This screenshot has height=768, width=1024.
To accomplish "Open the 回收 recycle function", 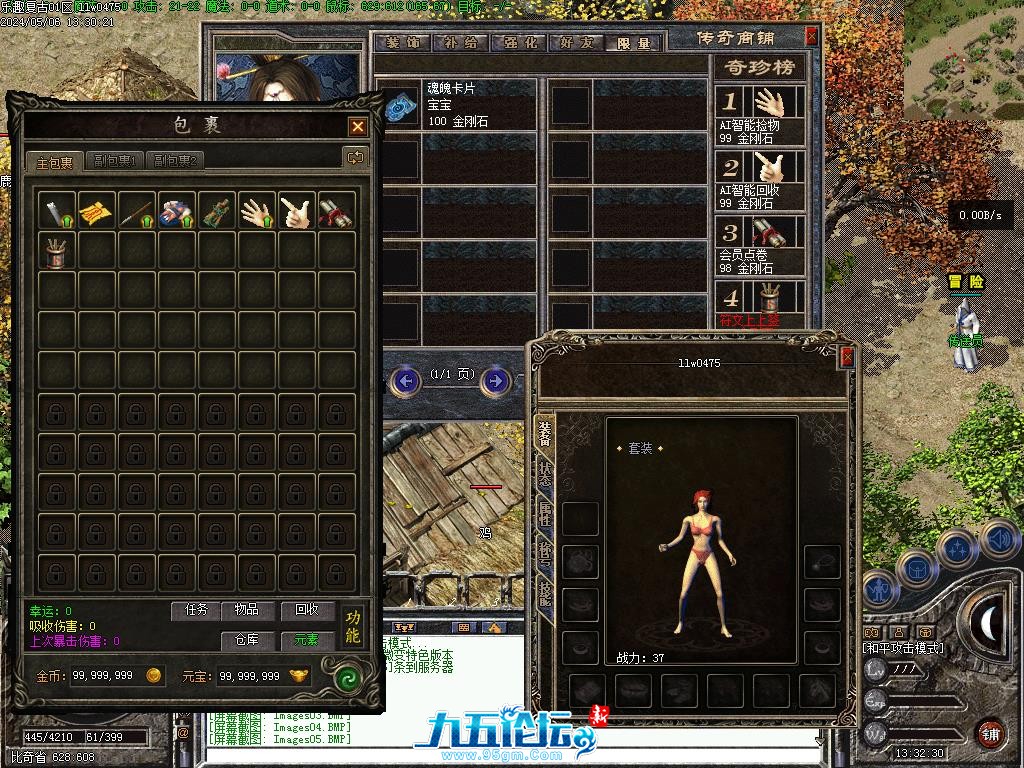I will pyautogui.click(x=300, y=609).
